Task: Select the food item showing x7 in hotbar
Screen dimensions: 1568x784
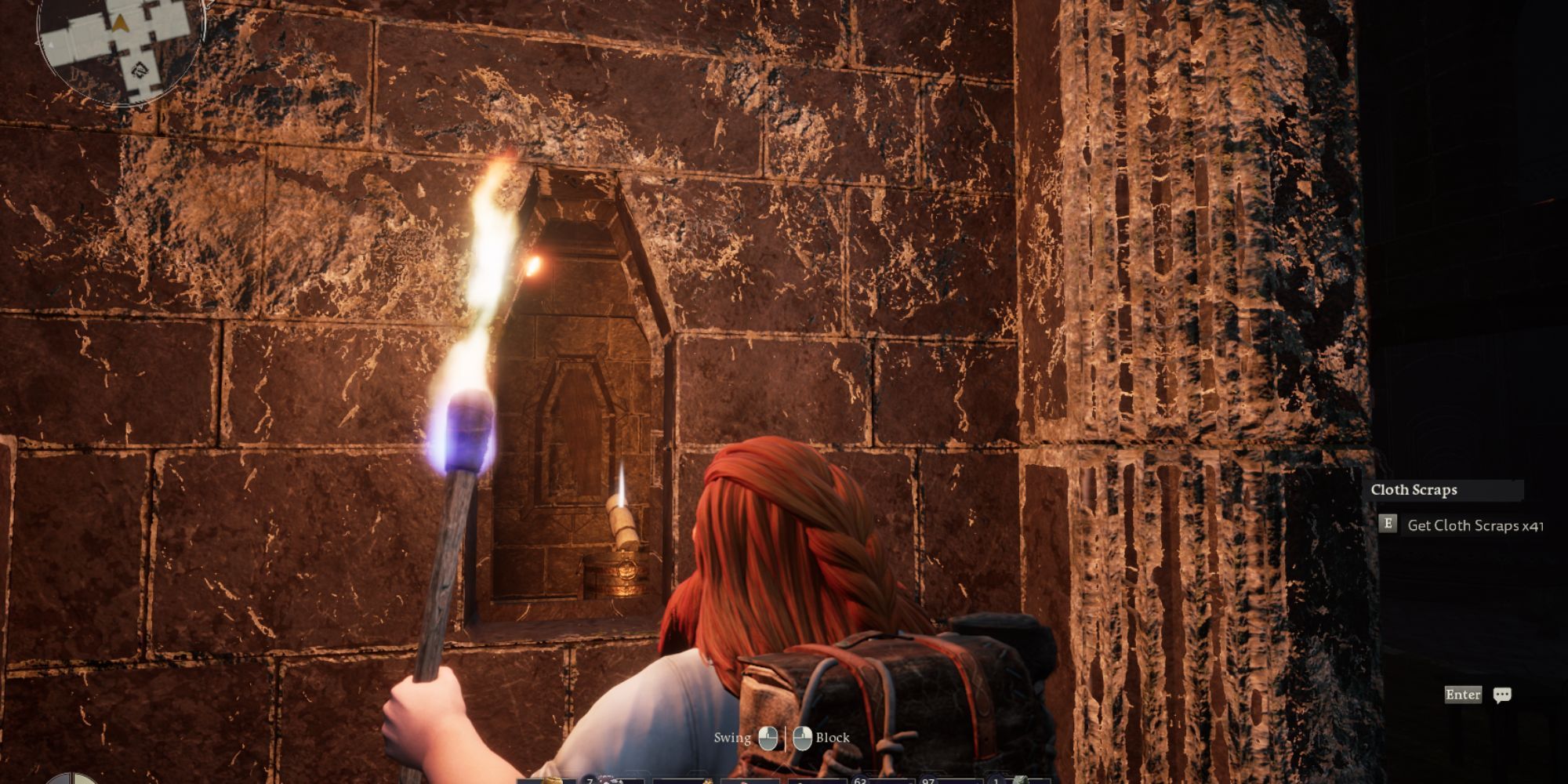Action: point(608,780)
